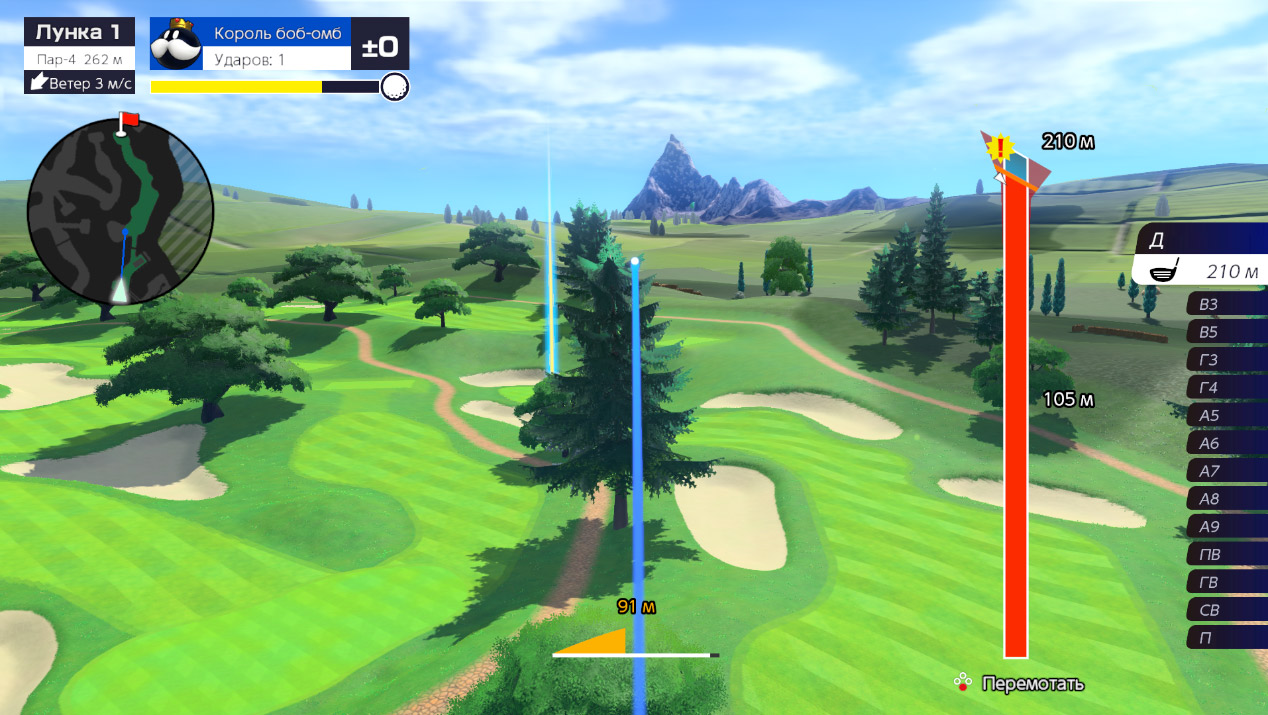
Task: Select the ГВ club
Action: click(x=1226, y=582)
